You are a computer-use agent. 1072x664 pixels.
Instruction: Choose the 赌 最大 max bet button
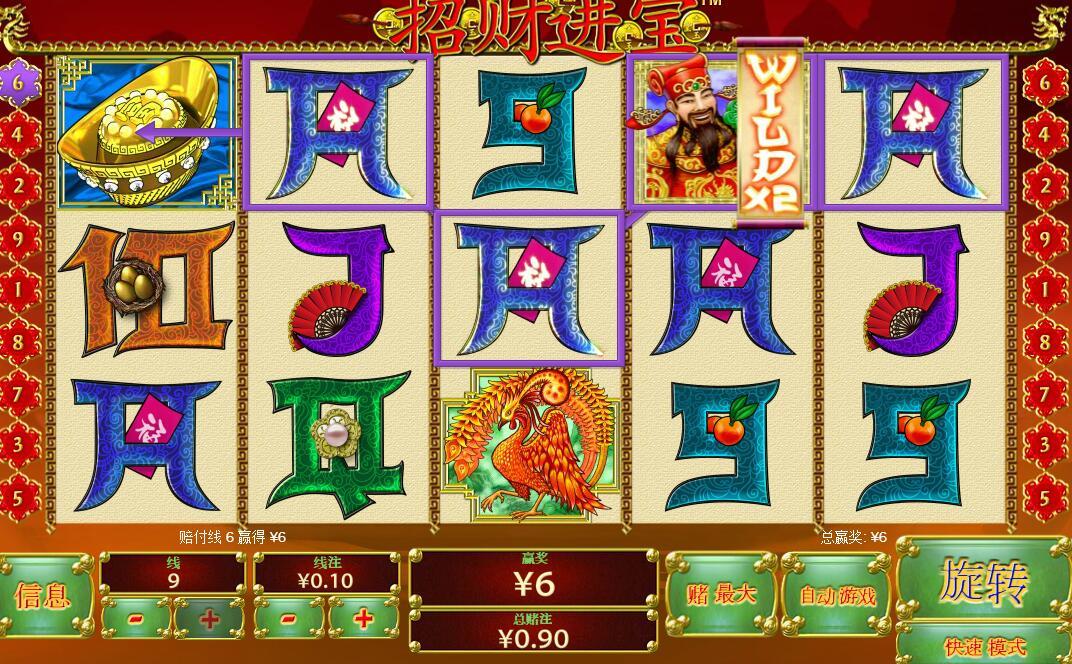tap(721, 595)
